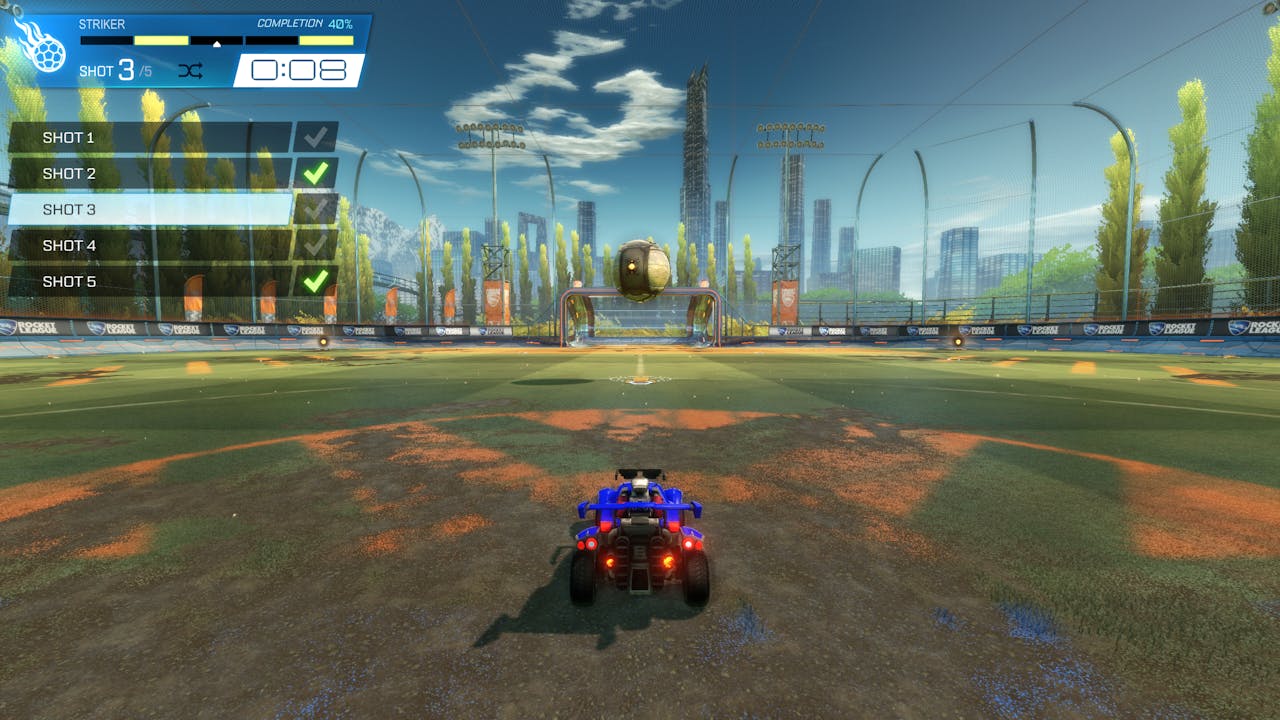Toggle the shuffle arrows icon
The image size is (1280, 720).
[190, 70]
